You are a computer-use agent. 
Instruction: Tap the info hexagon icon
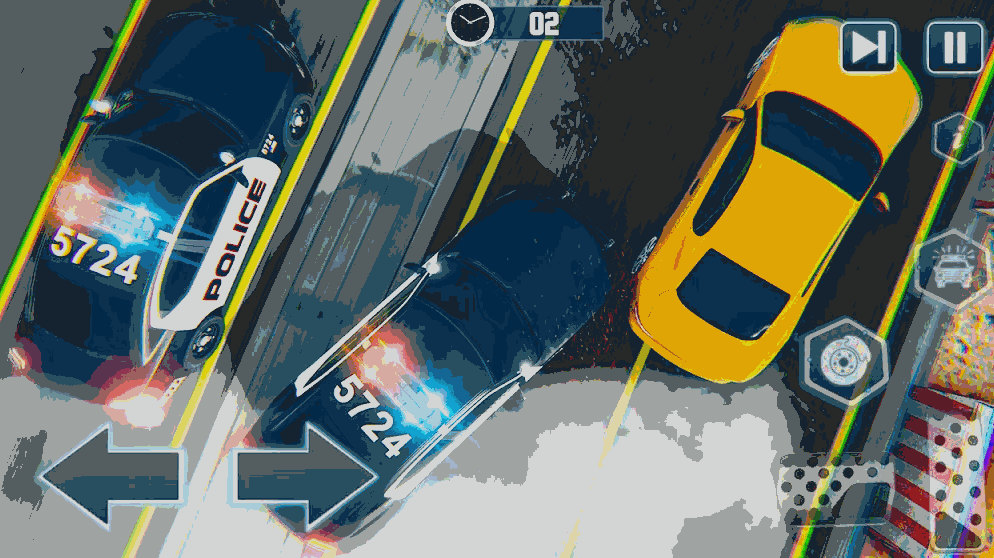click(x=958, y=139)
